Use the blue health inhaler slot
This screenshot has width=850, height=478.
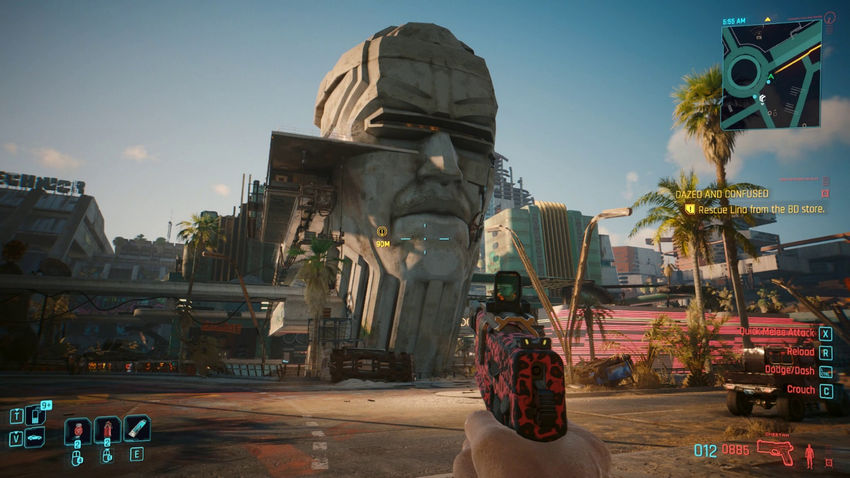click(136, 428)
